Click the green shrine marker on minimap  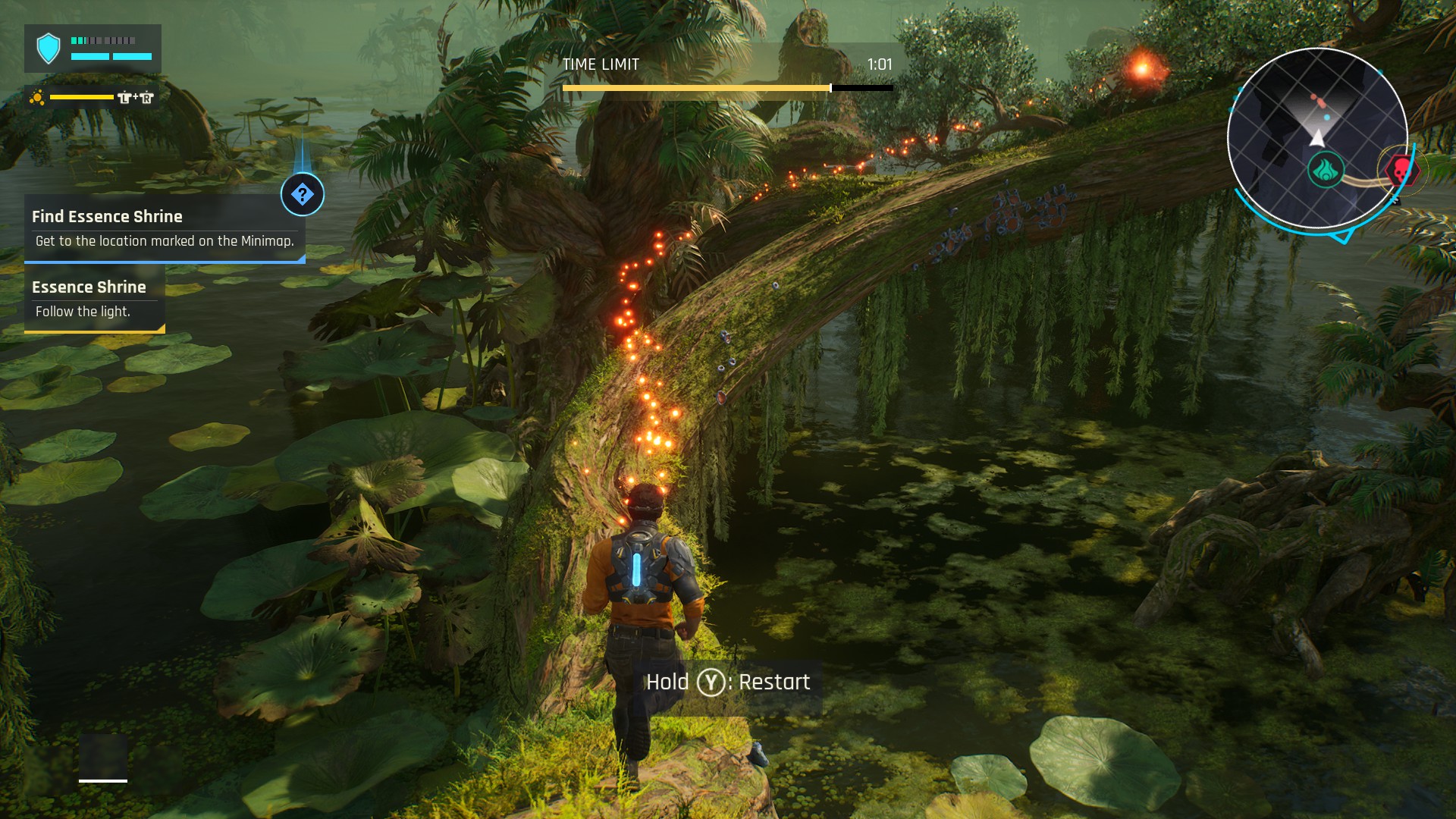pos(1326,169)
